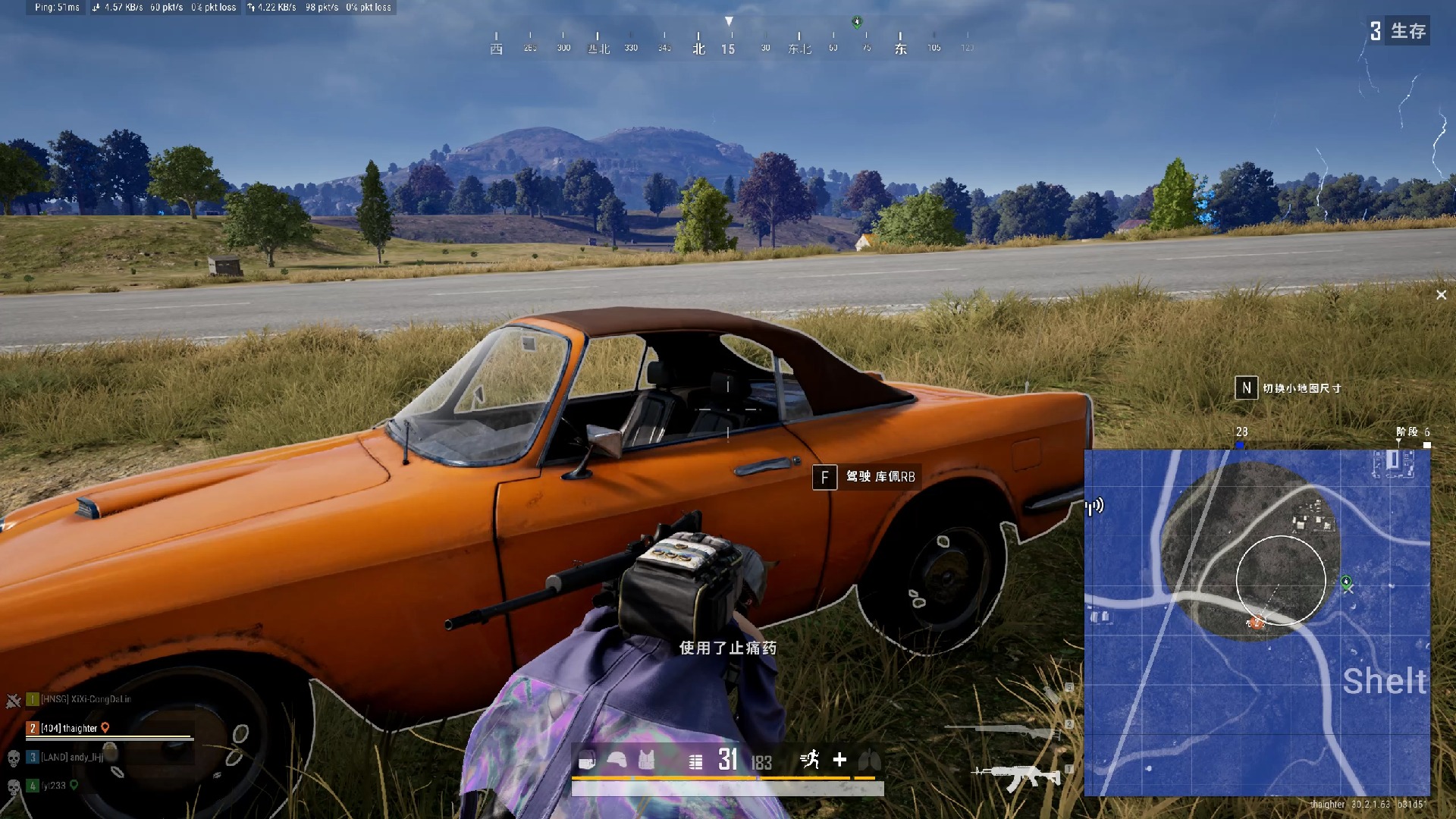Select the grenade in slot 5
1456x819 pixels.
click(1052, 694)
